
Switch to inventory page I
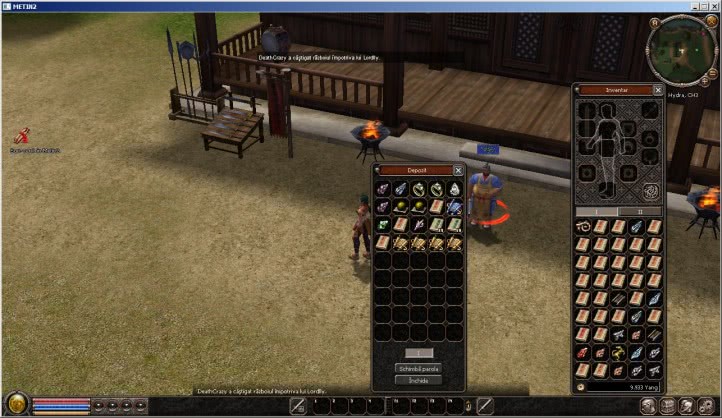[x=597, y=212]
